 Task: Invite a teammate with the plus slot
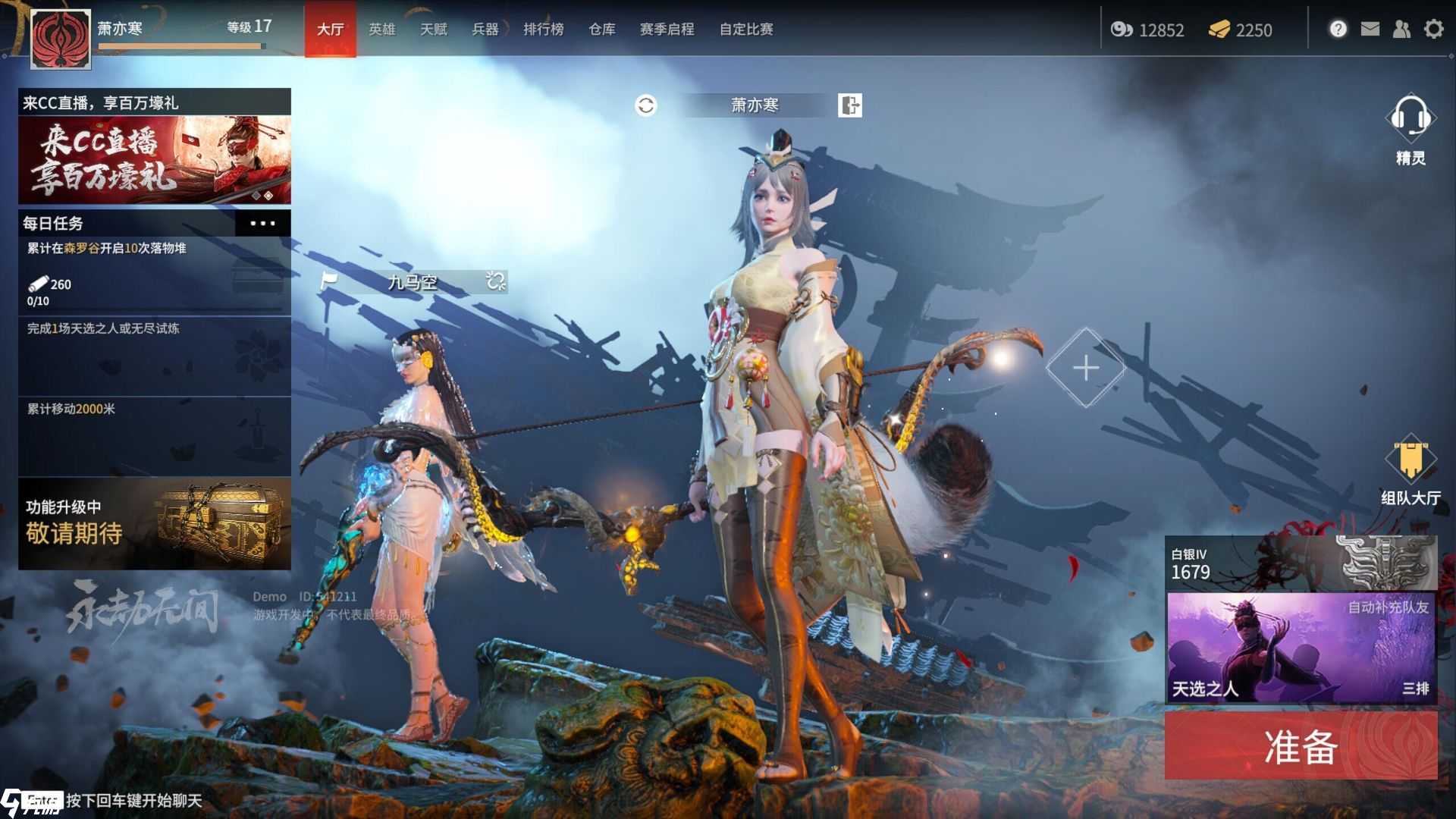click(1085, 369)
